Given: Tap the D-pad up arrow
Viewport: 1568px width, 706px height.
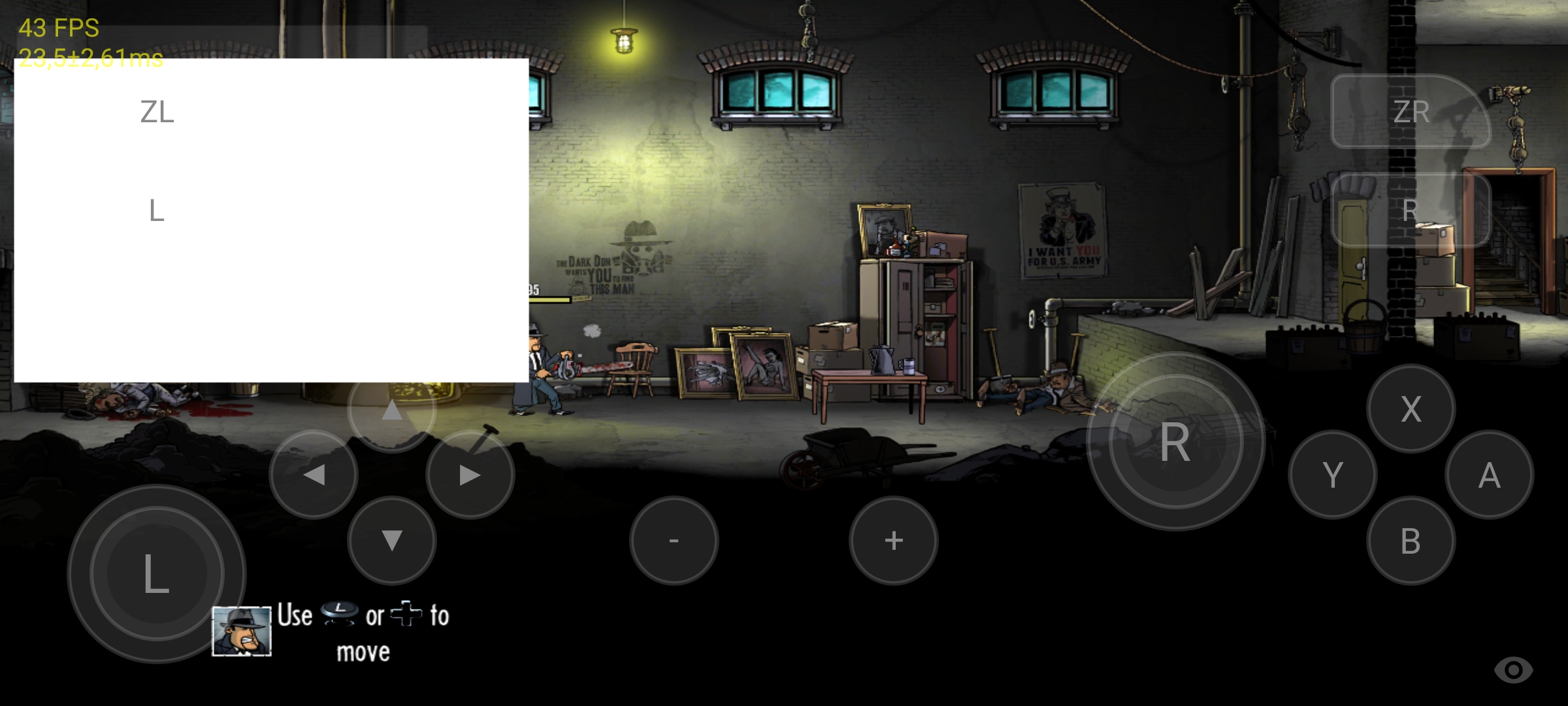Looking at the screenshot, I should (x=391, y=411).
